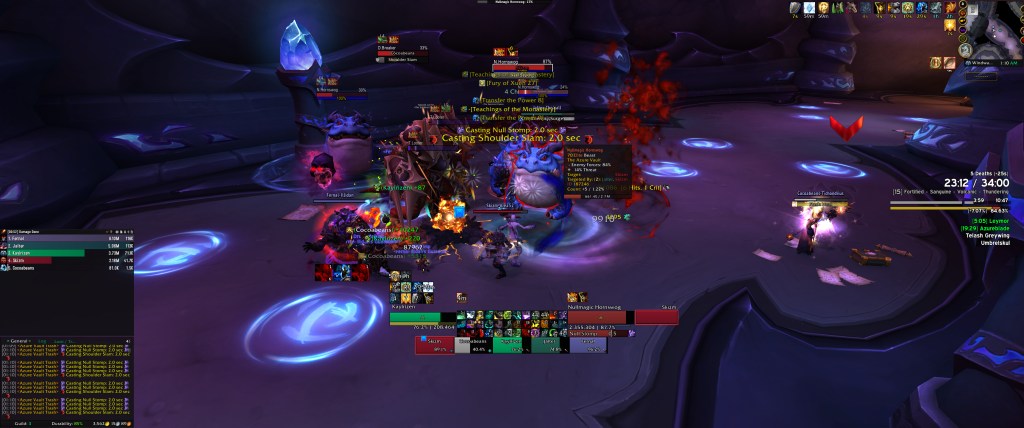The image size is (1024, 428).
Task: Open the chat log message area
Action: (67, 375)
